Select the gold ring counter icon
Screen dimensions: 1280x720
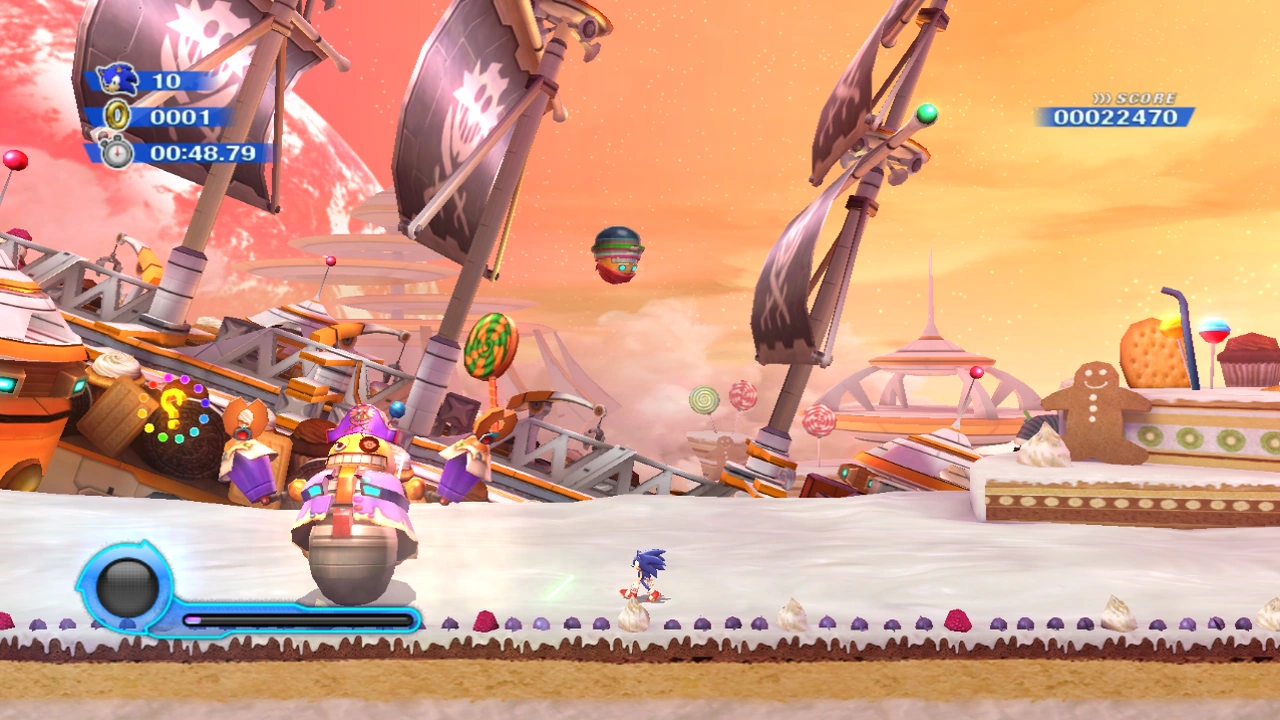[118, 117]
